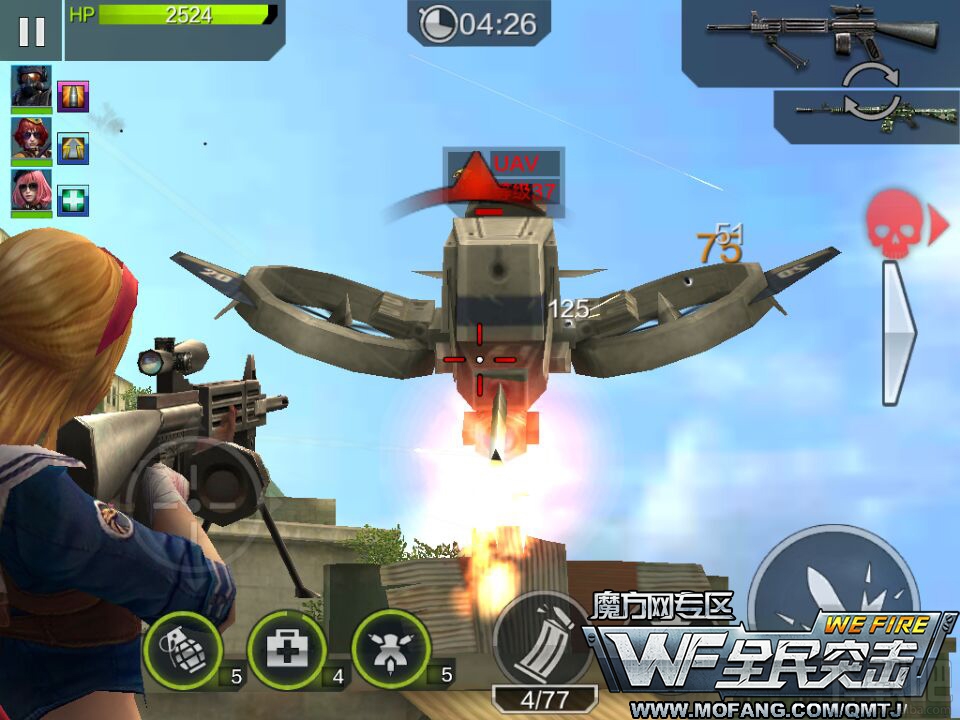The width and height of the screenshot is (960, 720).
Task: Activate the bullet buff skill icon
Action: (x=73, y=96)
